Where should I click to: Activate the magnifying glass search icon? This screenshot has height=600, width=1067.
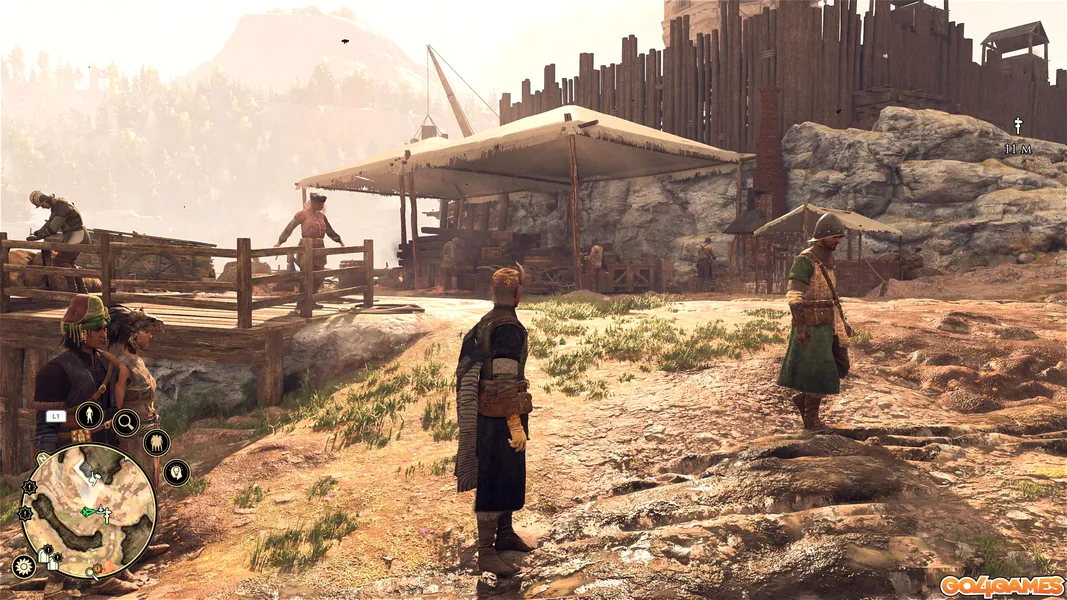pyautogui.click(x=126, y=423)
